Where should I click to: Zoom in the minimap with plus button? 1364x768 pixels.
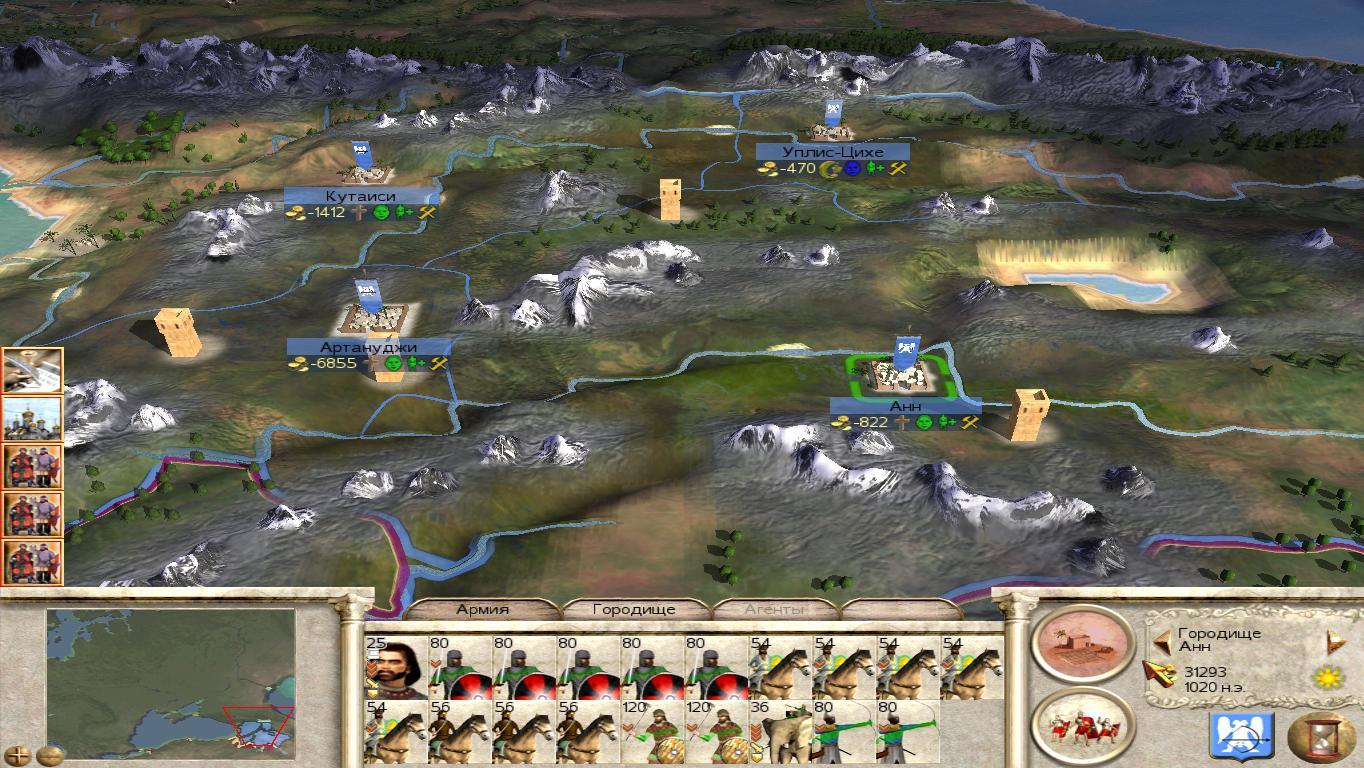coord(19,755)
